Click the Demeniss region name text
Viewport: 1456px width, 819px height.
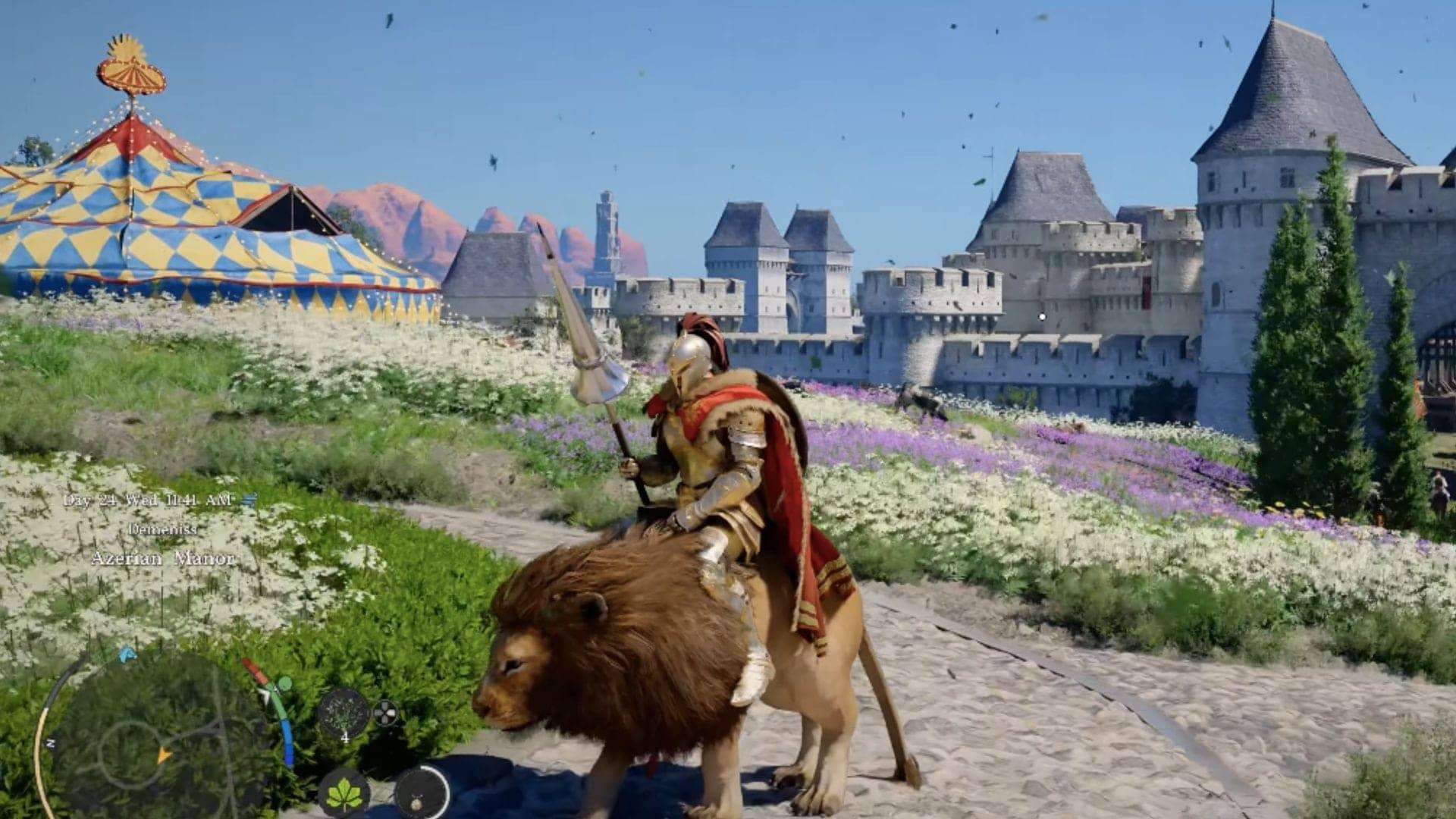coord(163,529)
